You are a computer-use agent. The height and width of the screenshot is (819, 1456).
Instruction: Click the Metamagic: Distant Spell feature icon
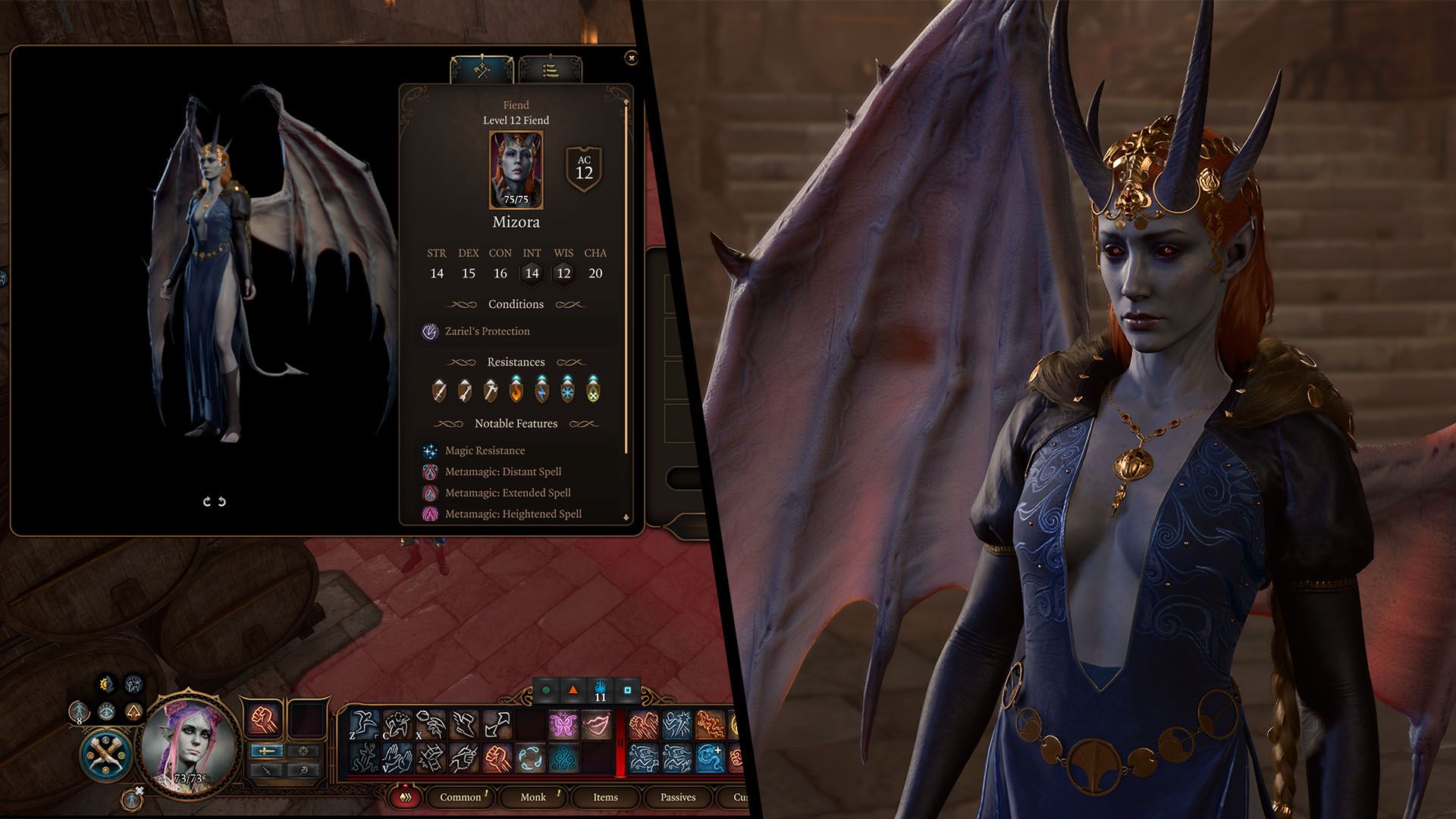pyautogui.click(x=431, y=472)
